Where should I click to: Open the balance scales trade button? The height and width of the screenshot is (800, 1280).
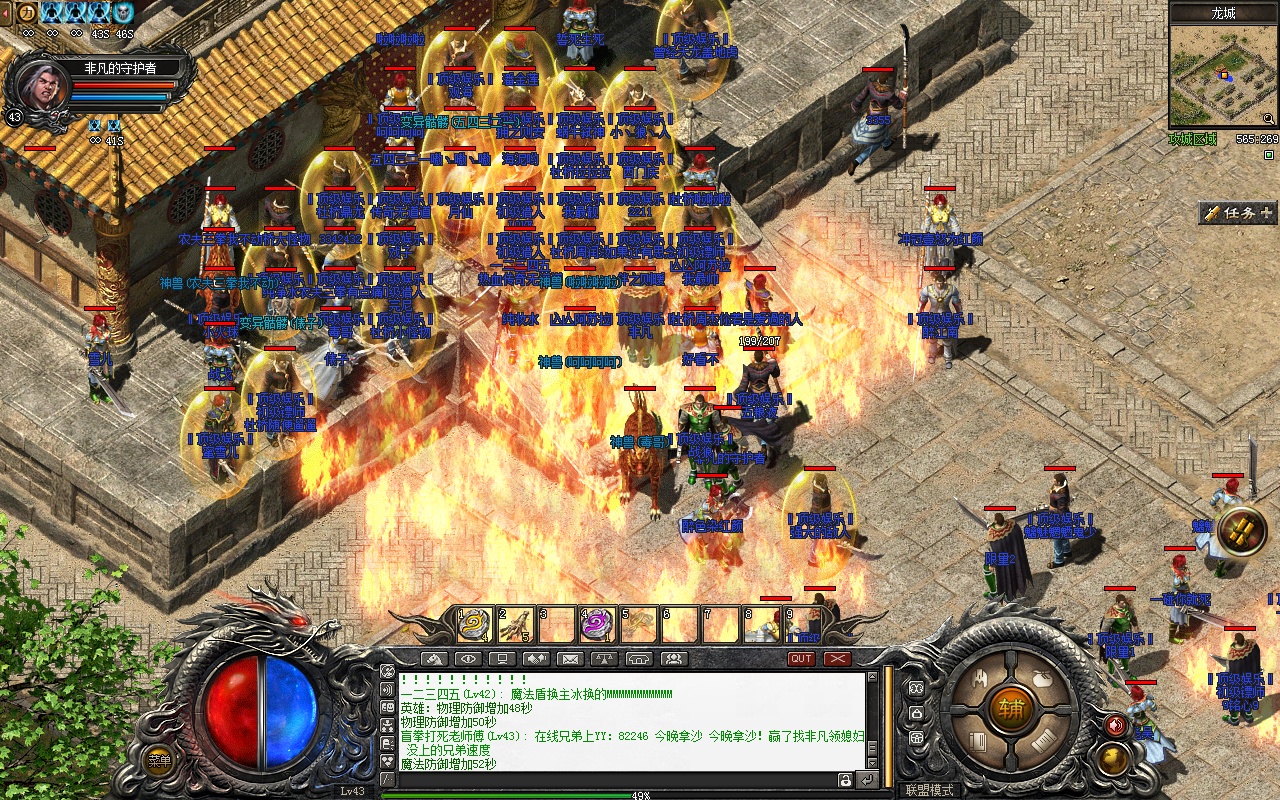(x=604, y=659)
